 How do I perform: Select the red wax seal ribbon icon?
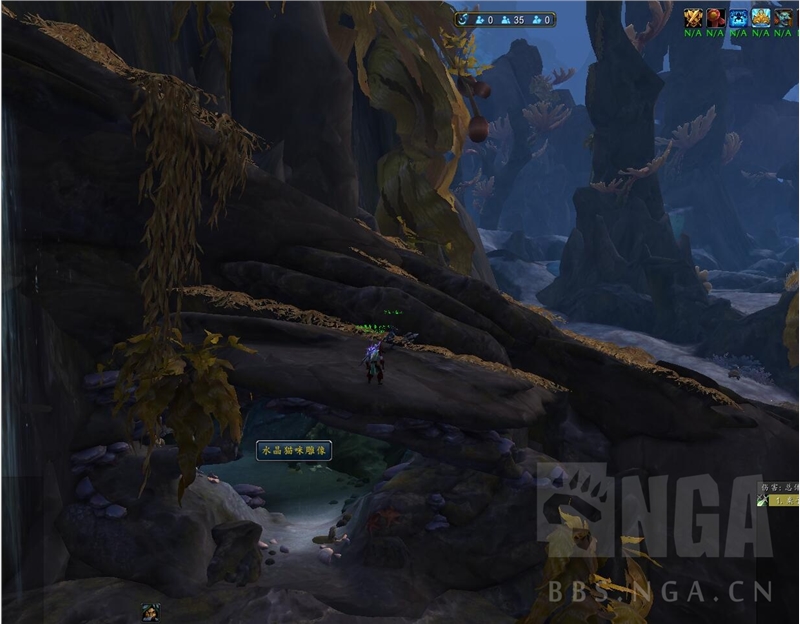click(x=716, y=17)
